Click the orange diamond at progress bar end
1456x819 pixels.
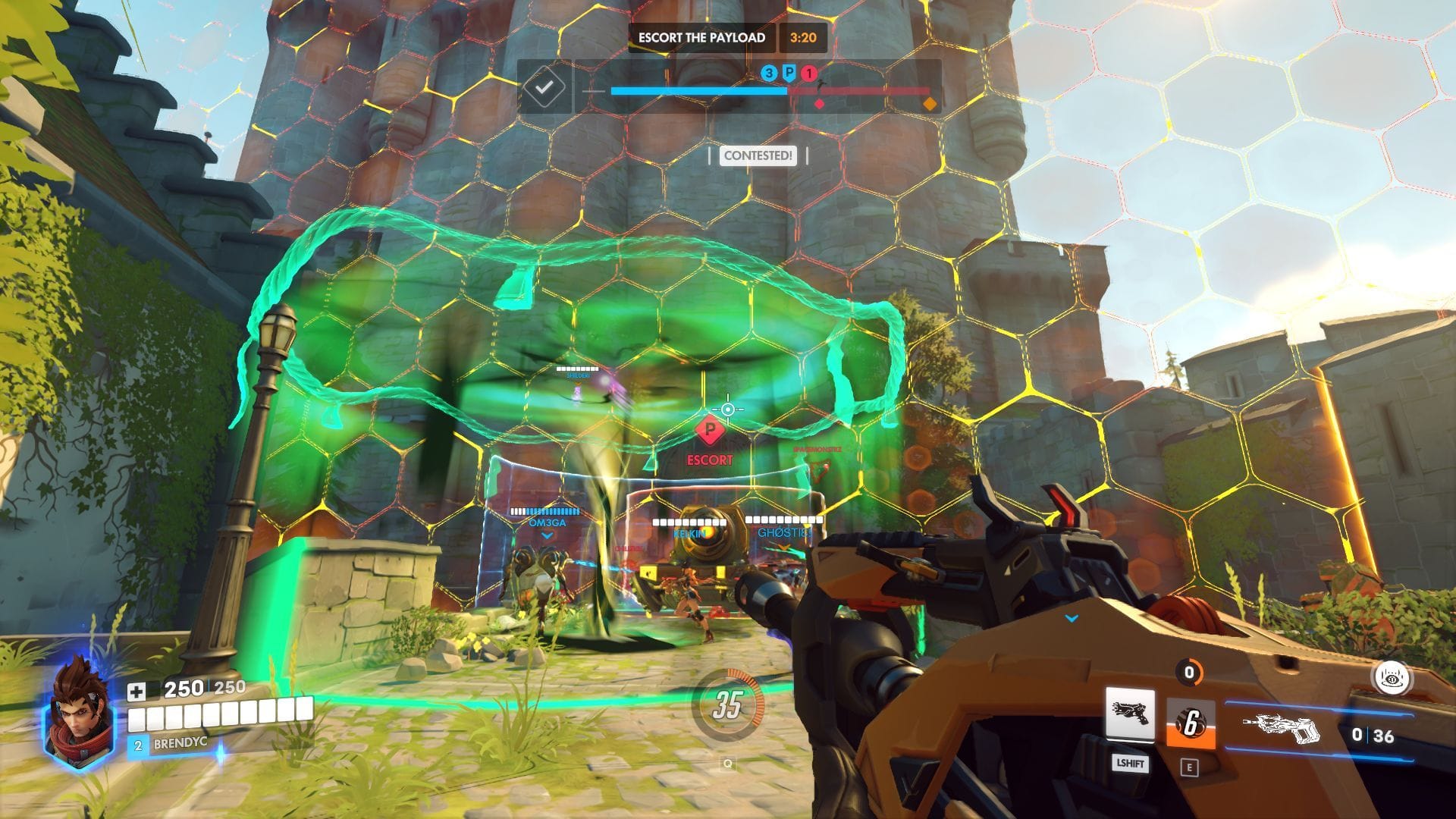(930, 102)
